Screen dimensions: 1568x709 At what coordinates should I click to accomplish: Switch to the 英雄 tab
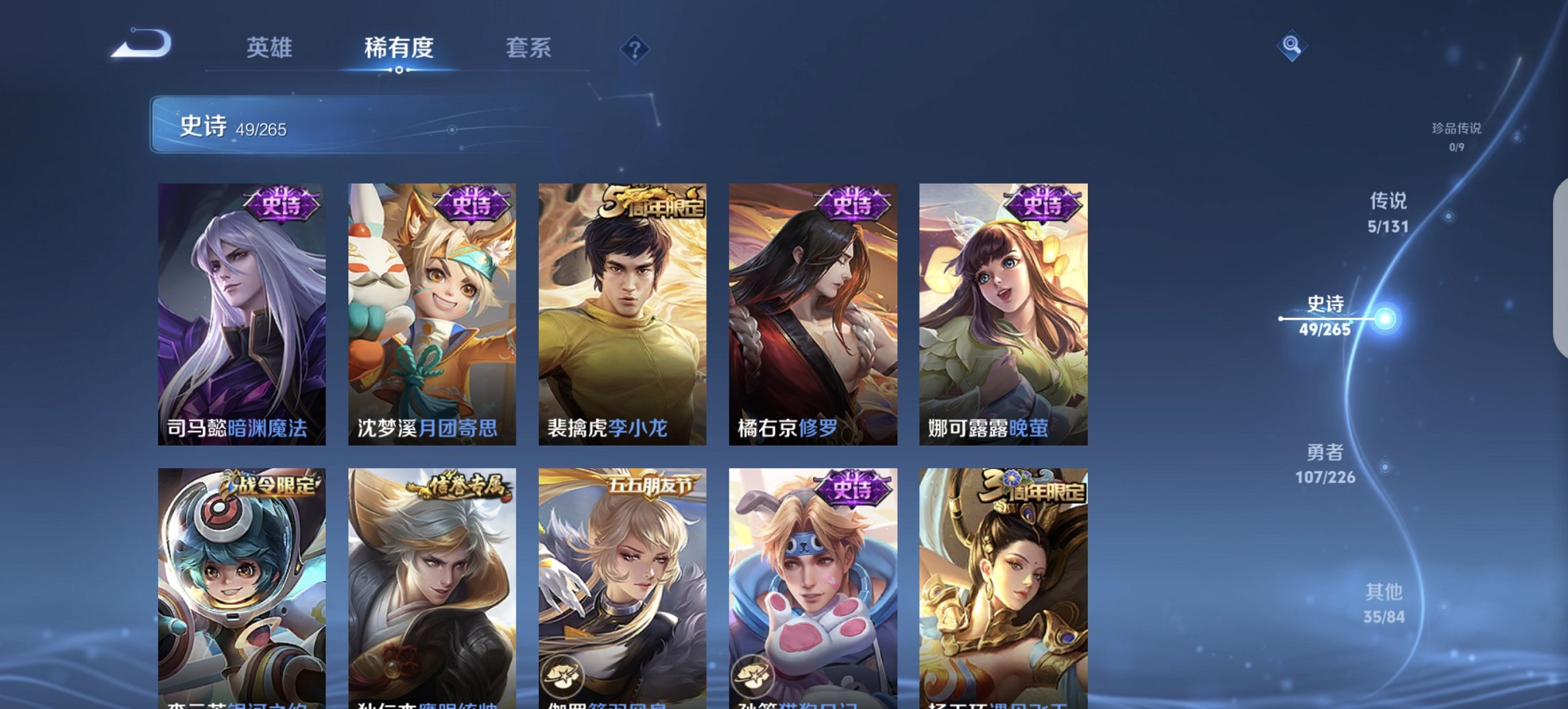point(270,48)
